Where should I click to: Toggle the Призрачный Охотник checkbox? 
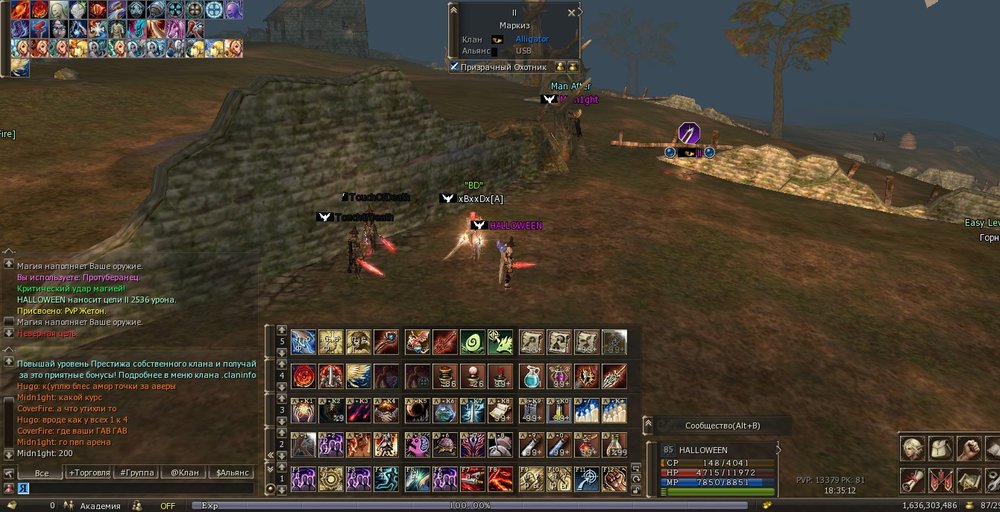click(454, 67)
